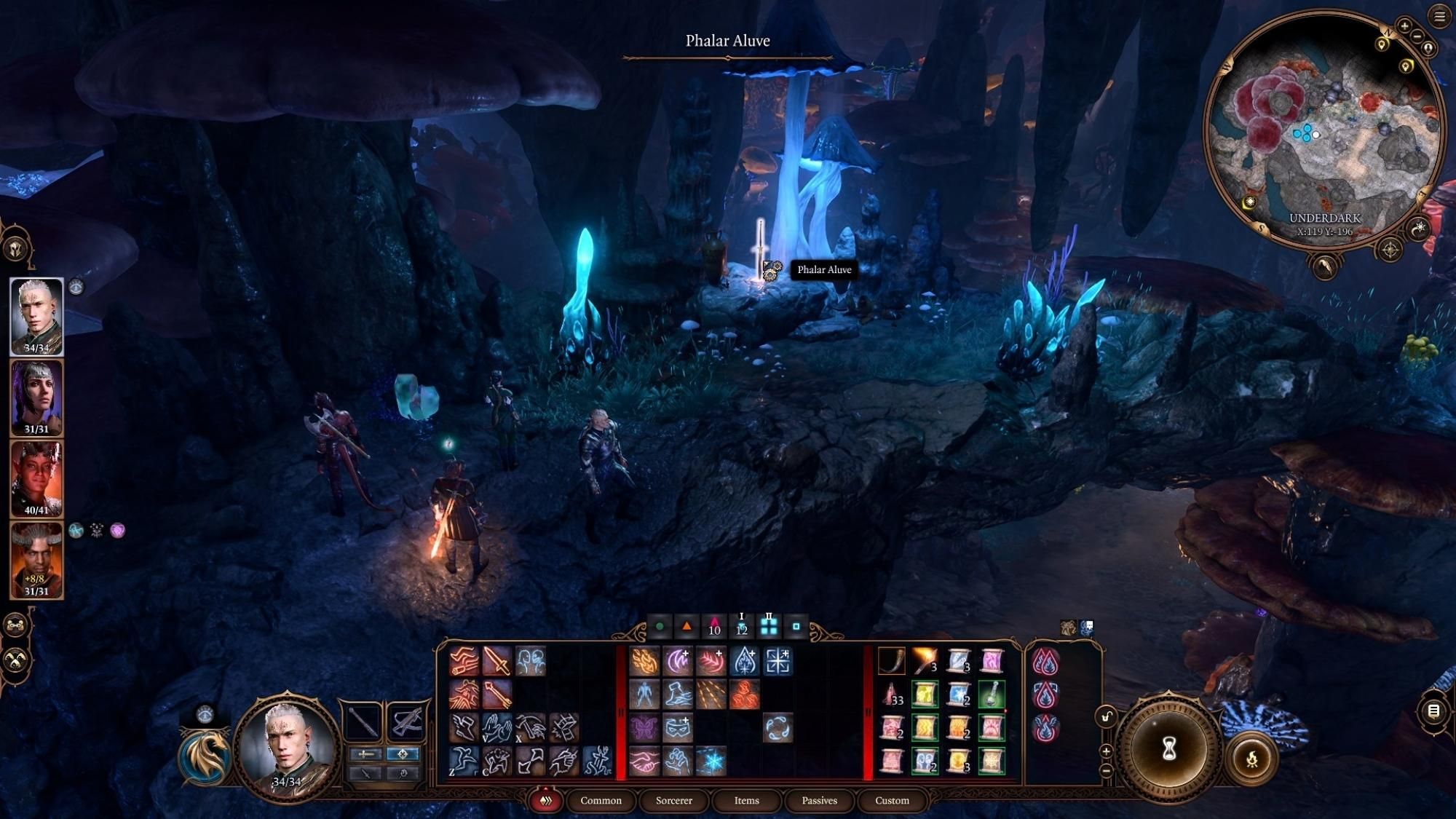1456x819 pixels.
Task: Cast Fire Bolt from the spell hotbar
Action: (644, 660)
